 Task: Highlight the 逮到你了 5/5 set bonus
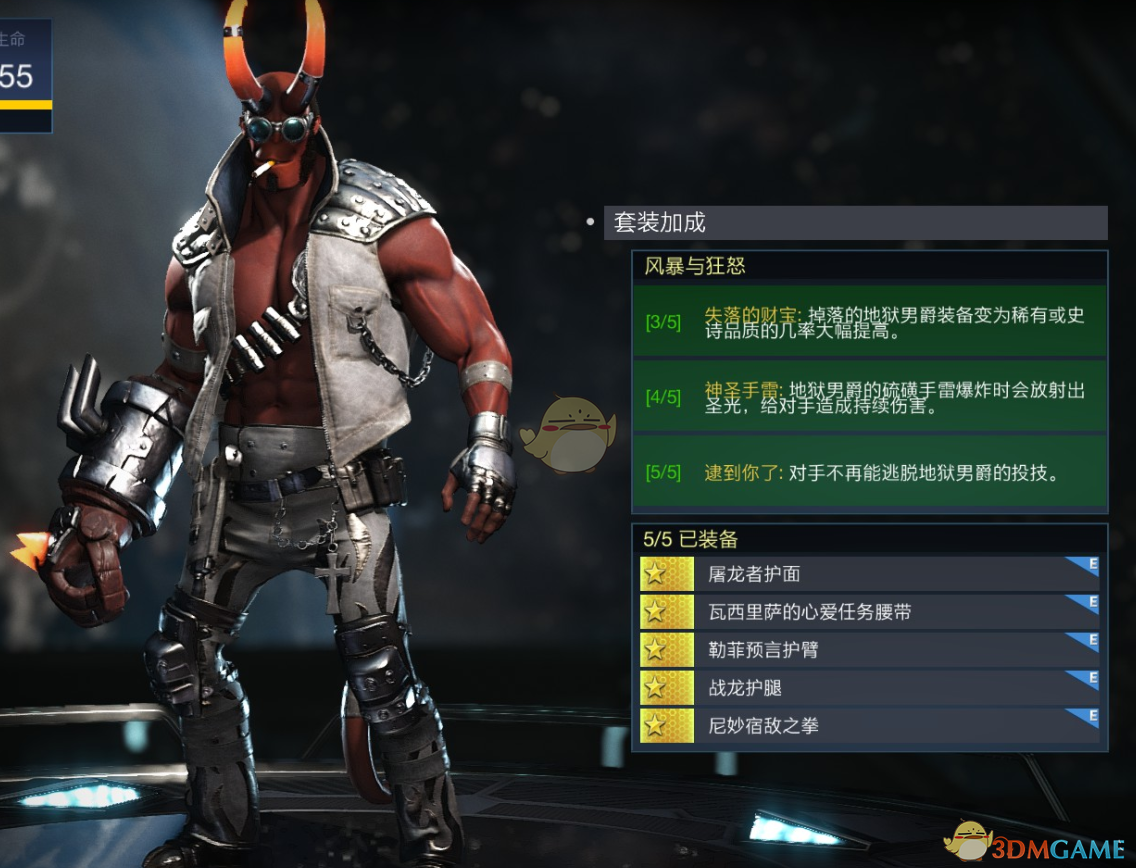869,472
